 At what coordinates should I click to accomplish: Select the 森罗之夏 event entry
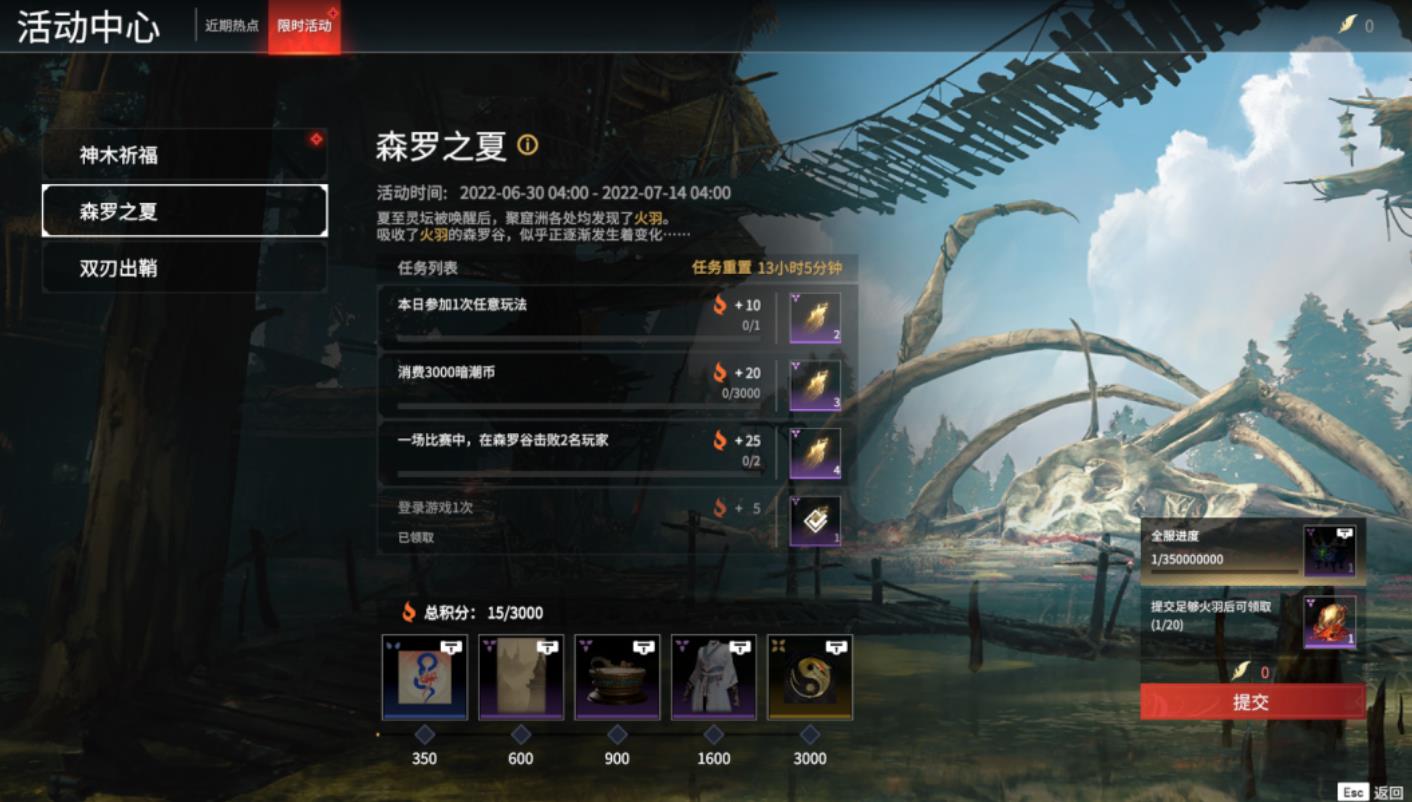184,211
